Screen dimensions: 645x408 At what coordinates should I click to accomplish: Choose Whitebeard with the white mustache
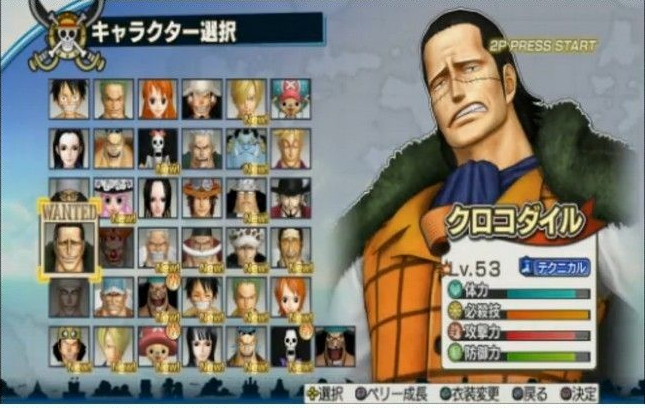tap(201, 247)
